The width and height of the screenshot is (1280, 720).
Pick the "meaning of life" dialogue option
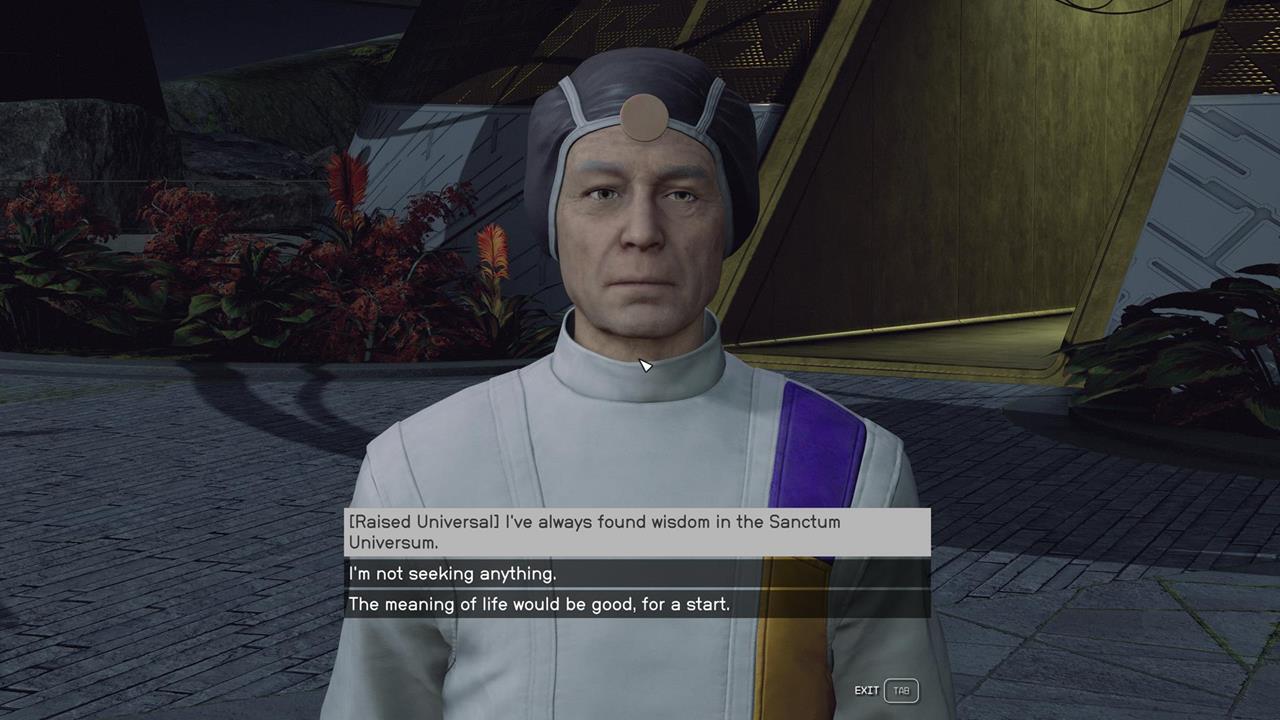pyautogui.click(x=637, y=604)
